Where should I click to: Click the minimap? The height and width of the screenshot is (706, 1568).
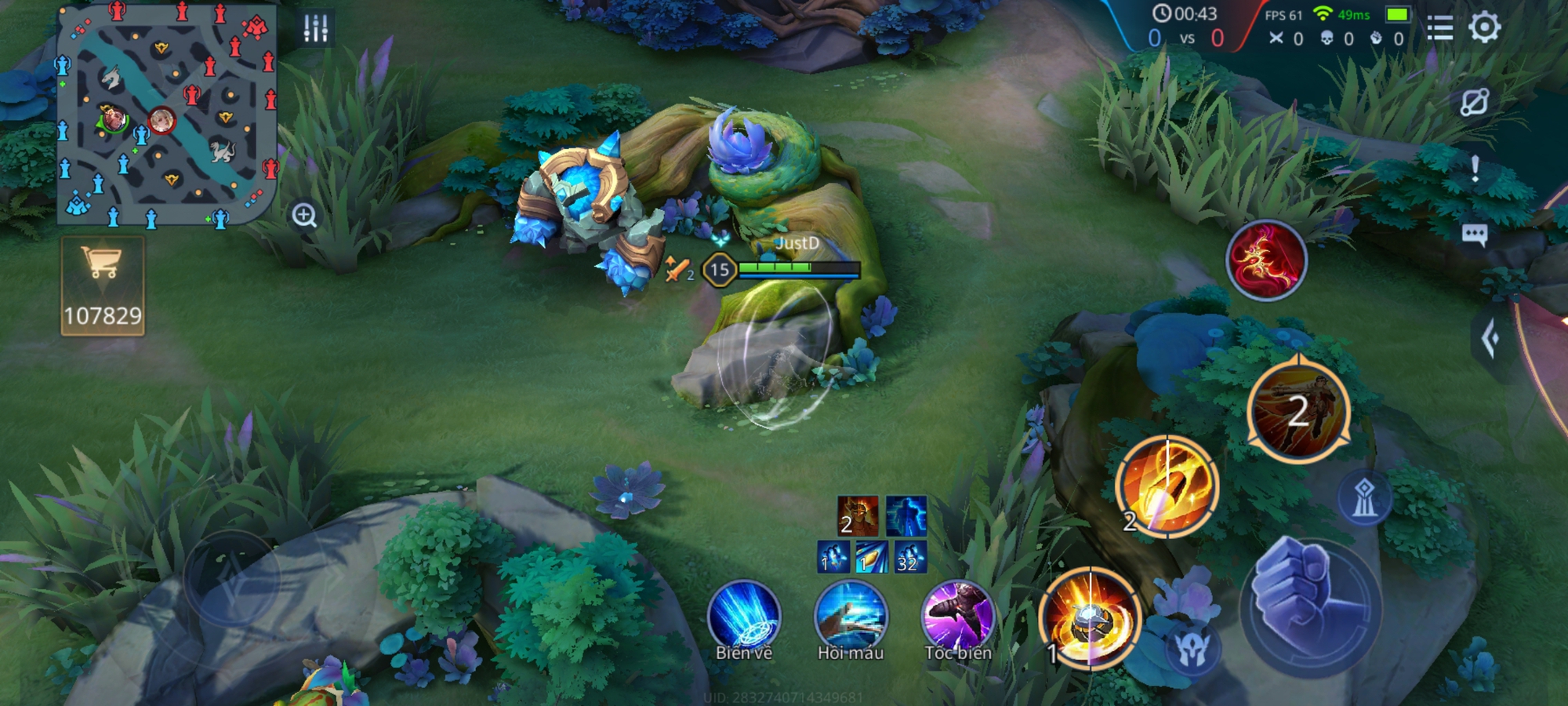click(167, 116)
